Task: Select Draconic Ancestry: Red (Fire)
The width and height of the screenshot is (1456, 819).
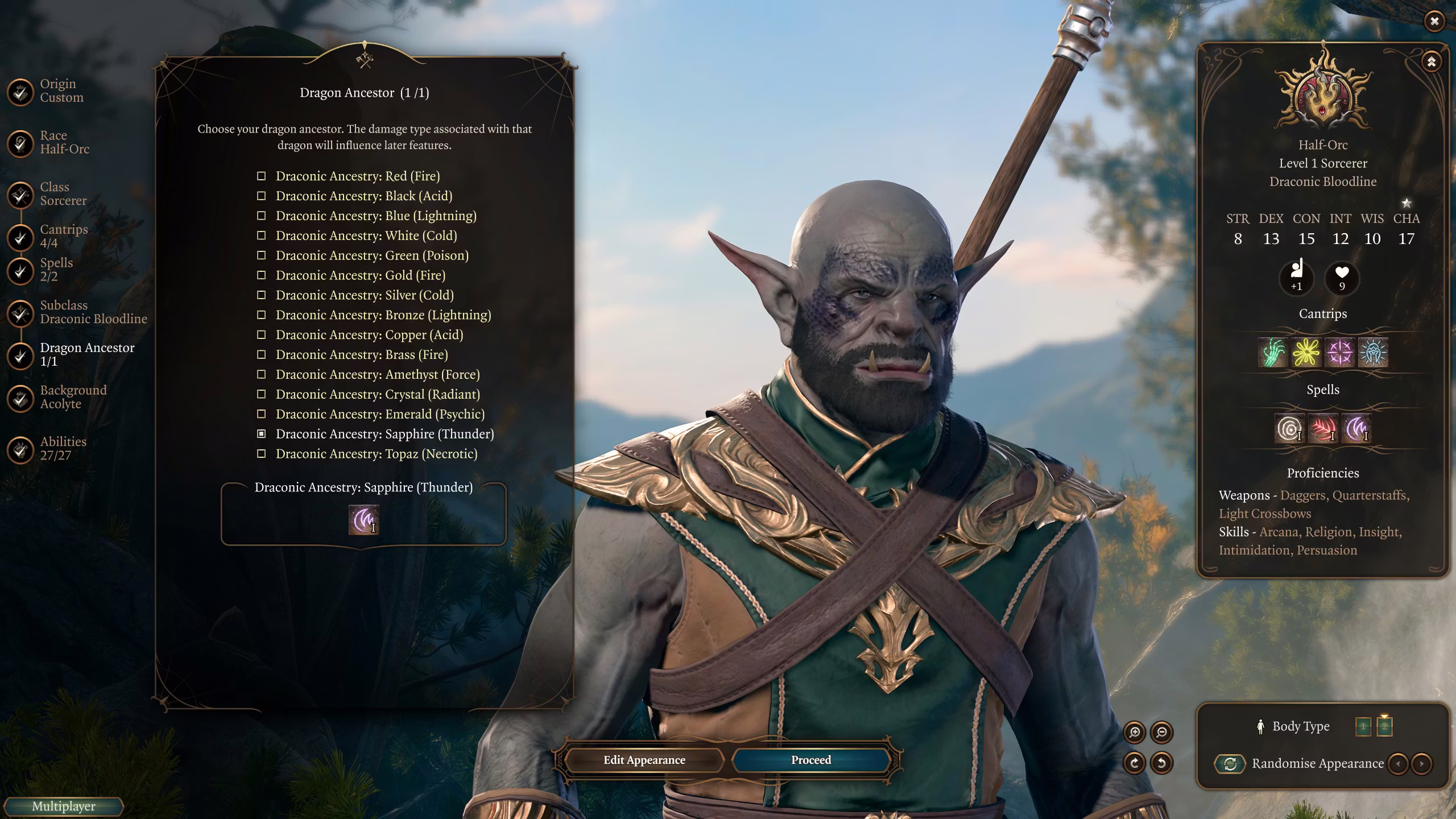Action: (x=357, y=176)
